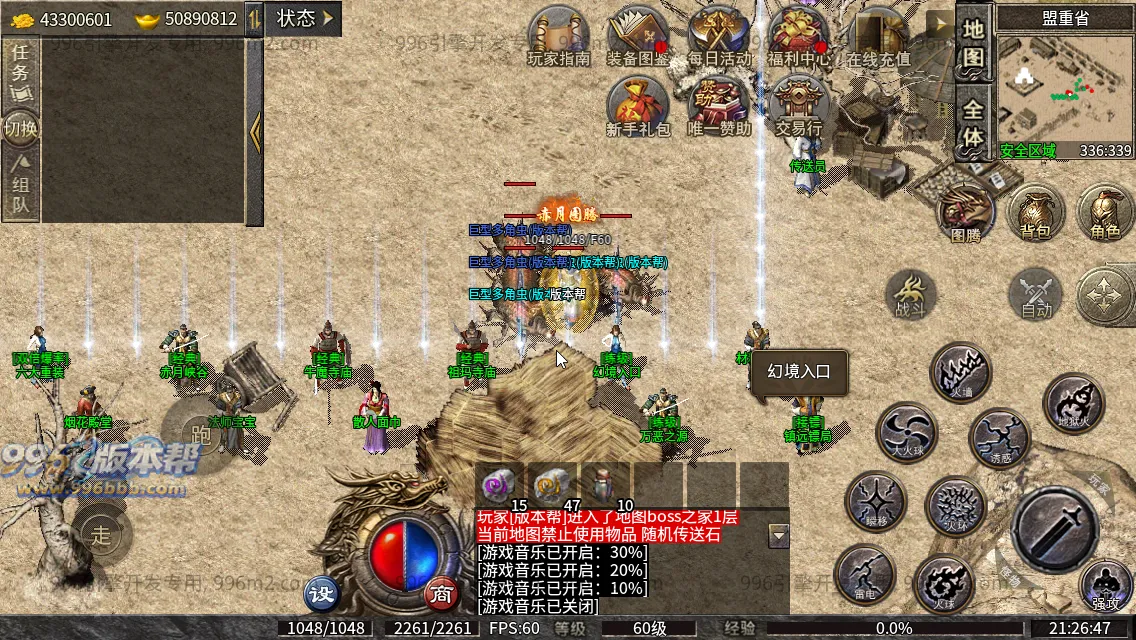The image size is (1136, 640).
Task: Cast the 地狱火 hellfire skill
Action: point(1073,403)
